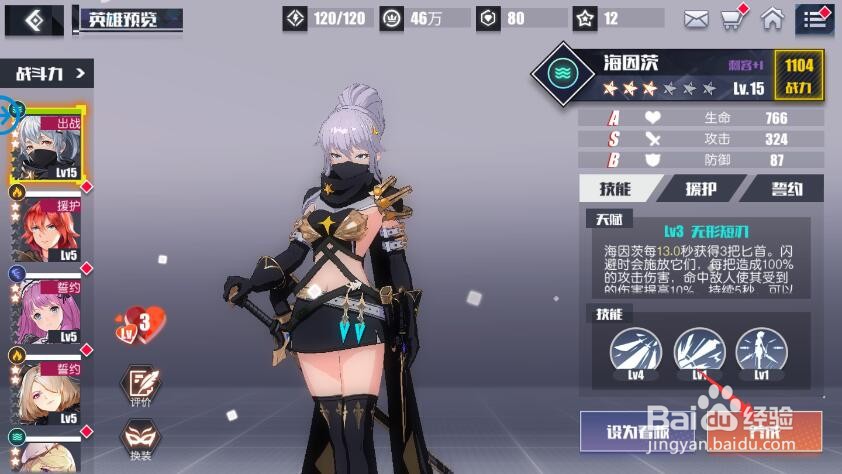This screenshot has height=474, width=842.
Task: Open the mail envelope icon
Action: pos(696,19)
